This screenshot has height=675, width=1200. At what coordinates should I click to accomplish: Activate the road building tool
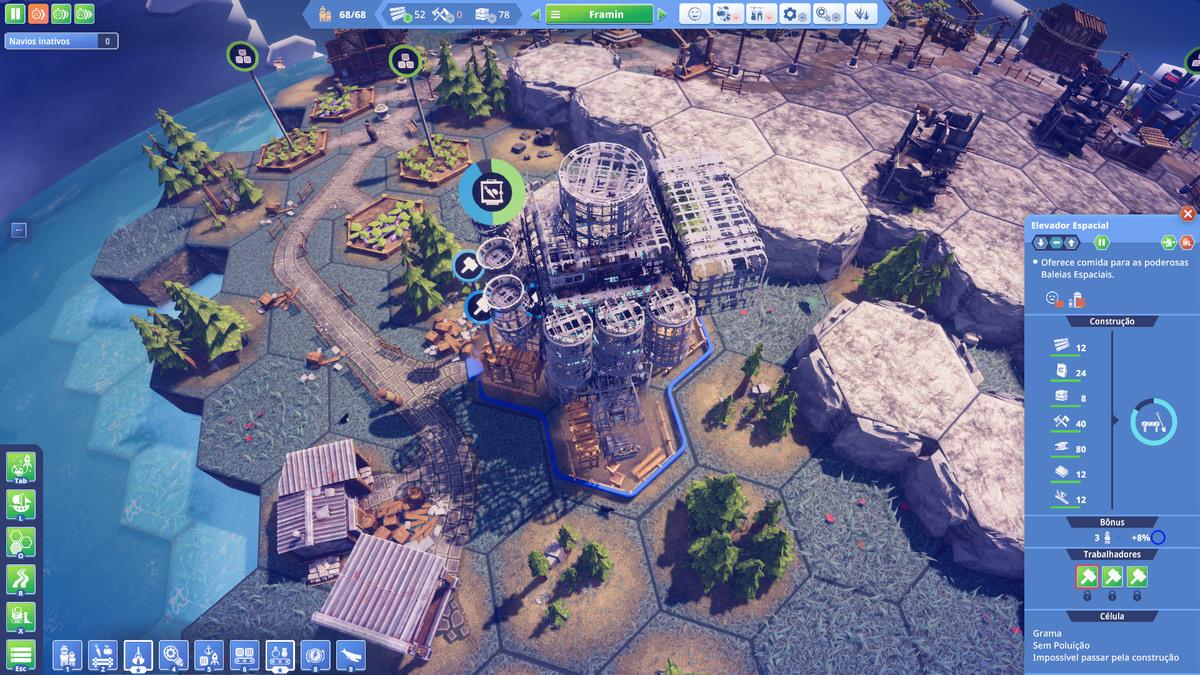pyautogui.click(x=21, y=579)
